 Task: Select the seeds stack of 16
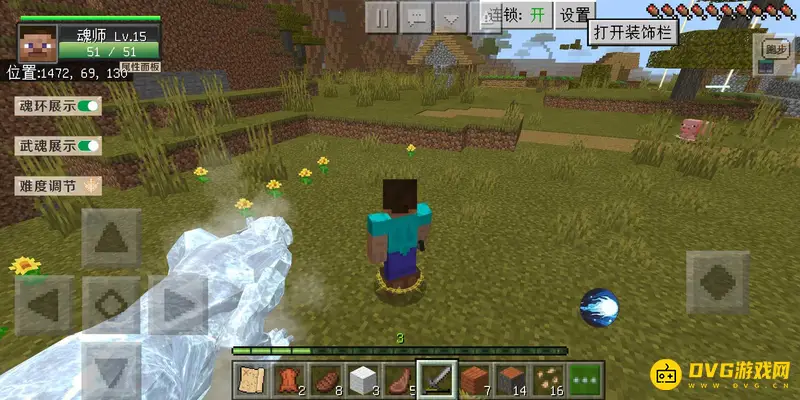[x=545, y=380]
